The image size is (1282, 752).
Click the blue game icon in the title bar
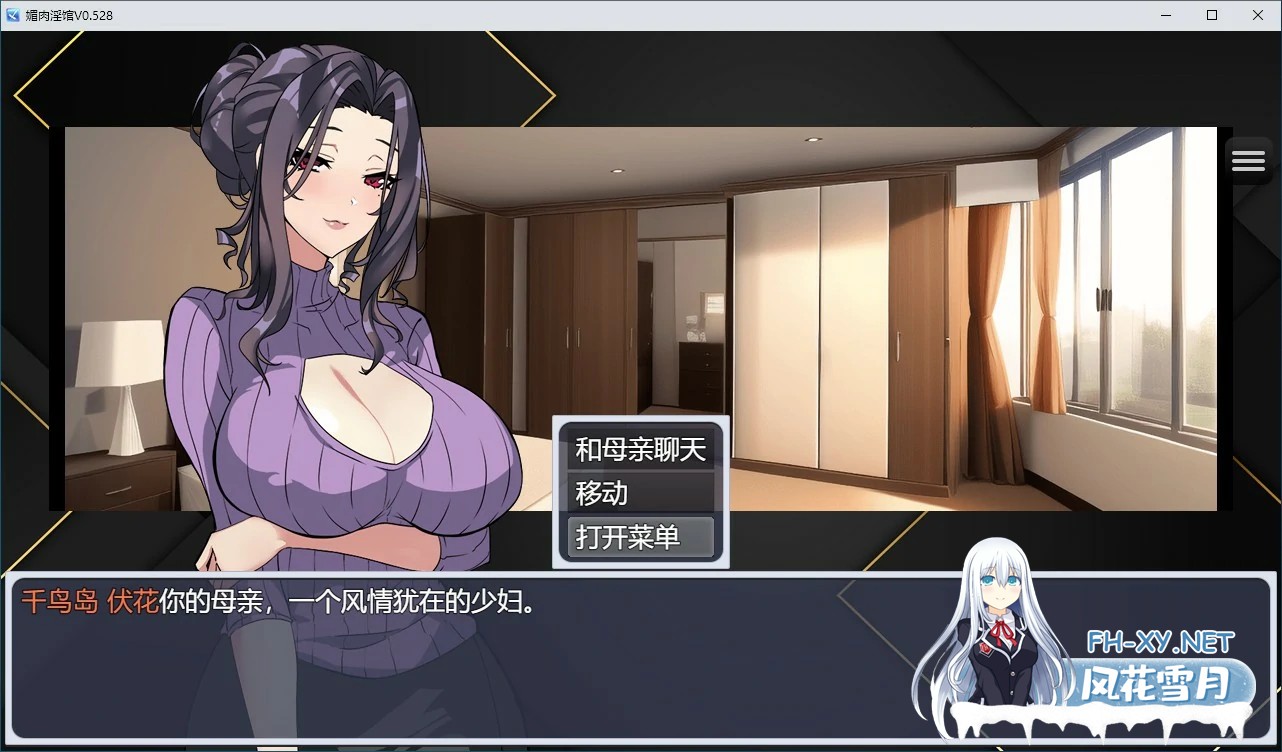(x=11, y=15)
